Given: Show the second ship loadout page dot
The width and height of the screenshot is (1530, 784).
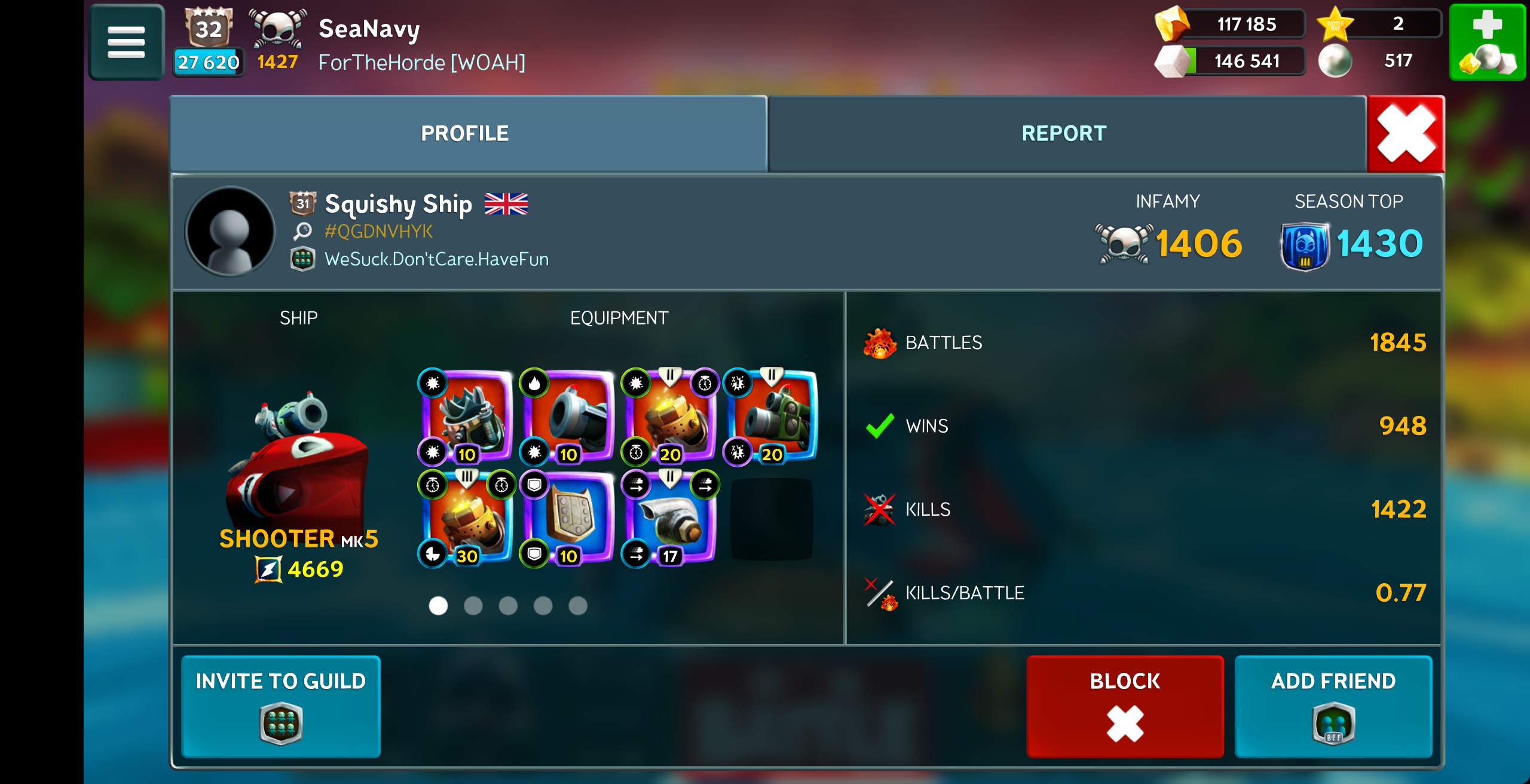Looking at the screenshot, I should 473,606.
